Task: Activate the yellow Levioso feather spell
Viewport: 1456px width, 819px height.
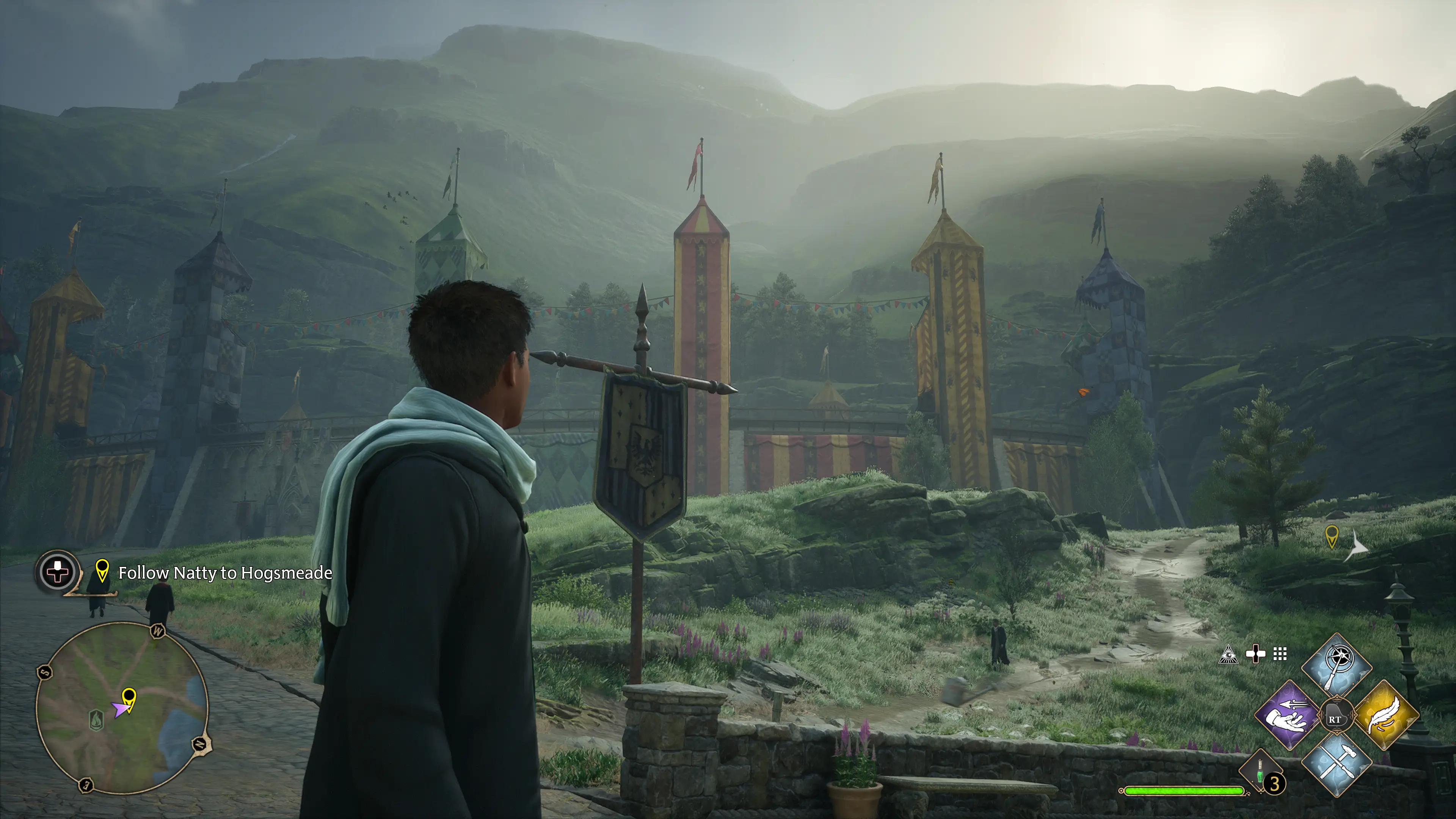Action: pos(1386,715)
